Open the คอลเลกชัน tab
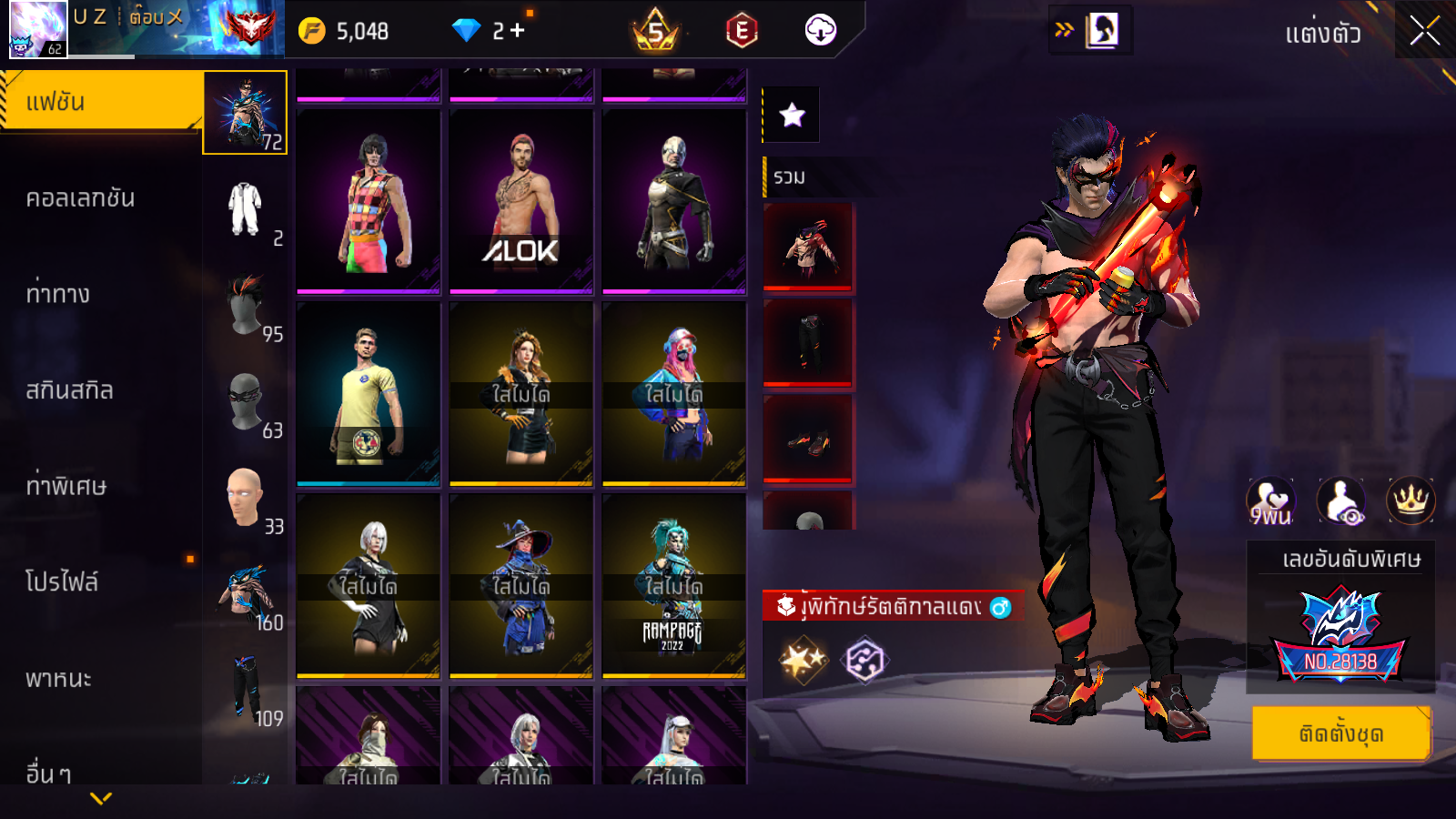The image size is (1456, 819). 80,198
